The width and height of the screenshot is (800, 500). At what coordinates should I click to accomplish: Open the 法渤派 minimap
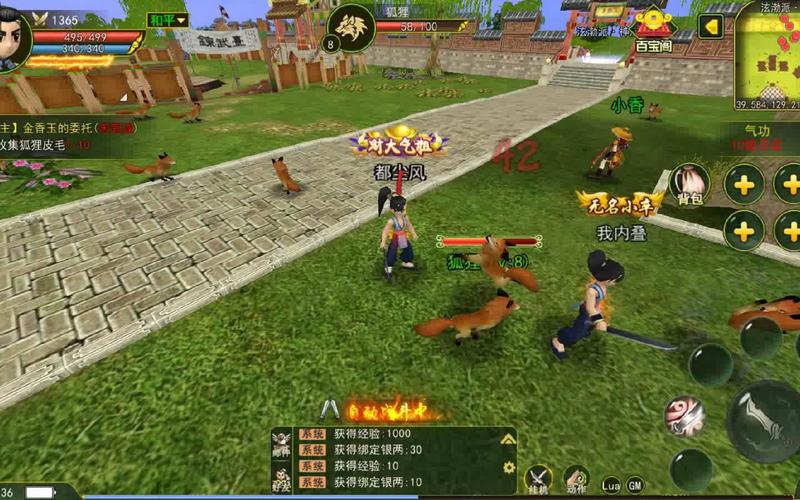[x=768, y=55]
